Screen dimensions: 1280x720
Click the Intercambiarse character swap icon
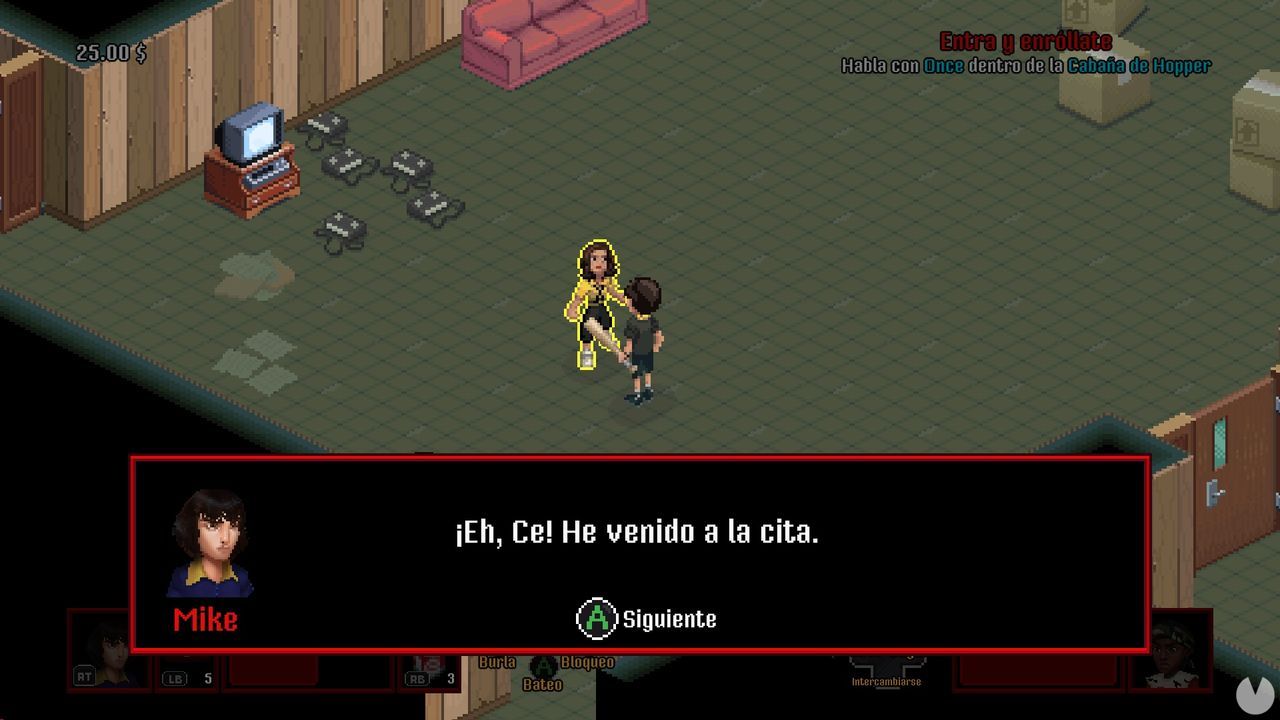(887, 683)
